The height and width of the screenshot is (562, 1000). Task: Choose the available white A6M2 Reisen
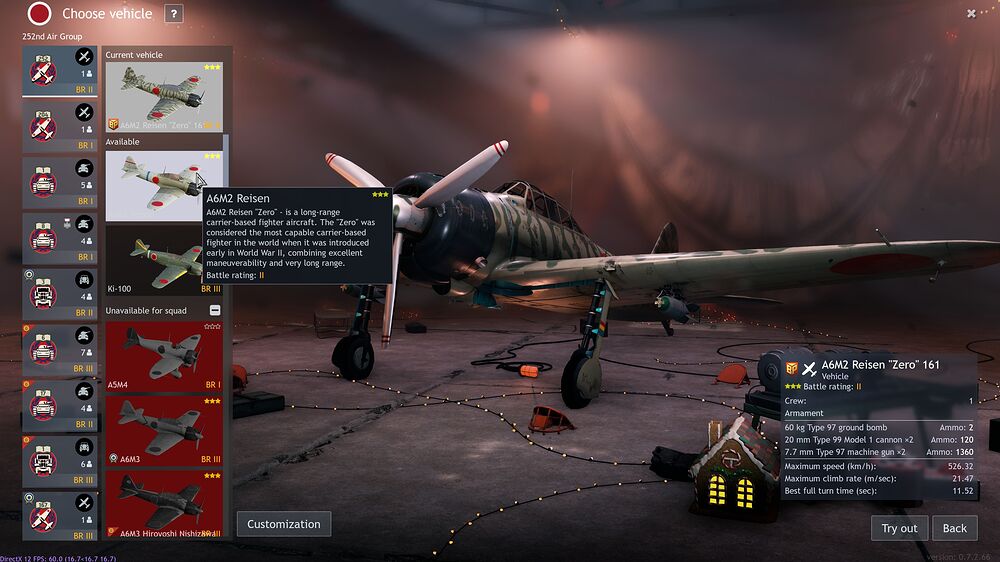pos(164,185)
